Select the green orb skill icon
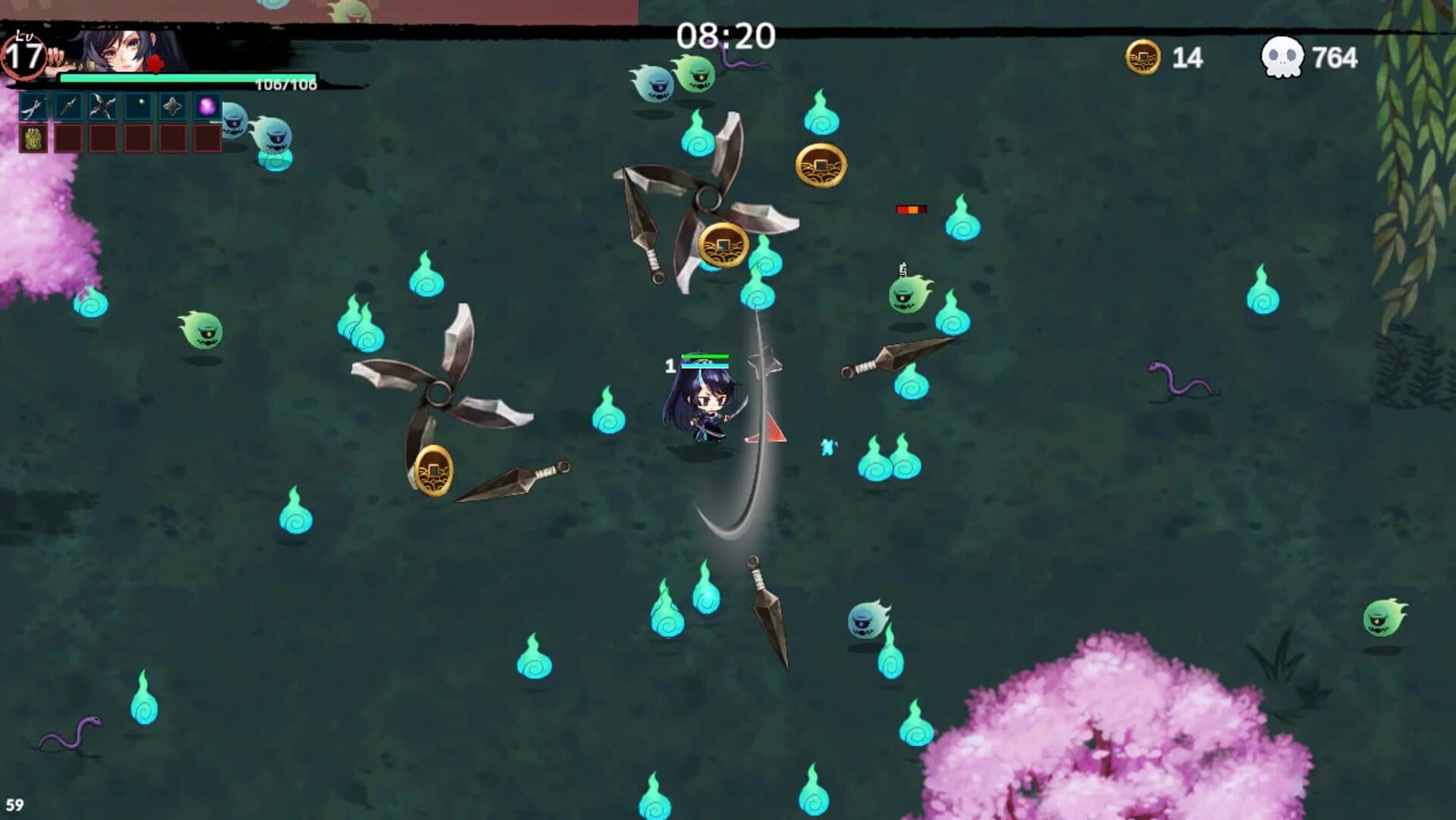The width and height of the screenshot is (1456, 820). (x=138, y=105)
